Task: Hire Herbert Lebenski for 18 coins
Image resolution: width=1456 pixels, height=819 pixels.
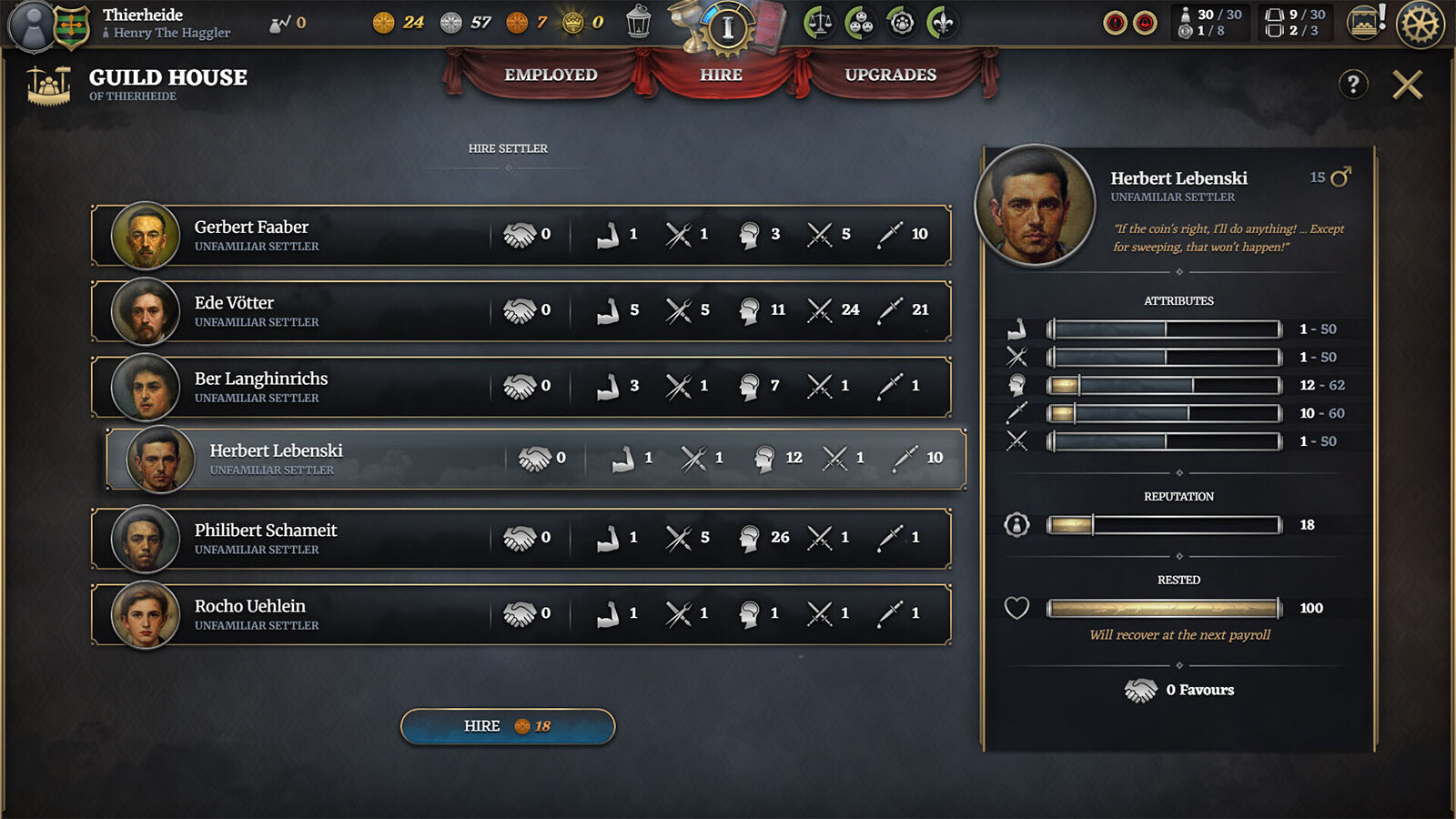Action: 508,726
